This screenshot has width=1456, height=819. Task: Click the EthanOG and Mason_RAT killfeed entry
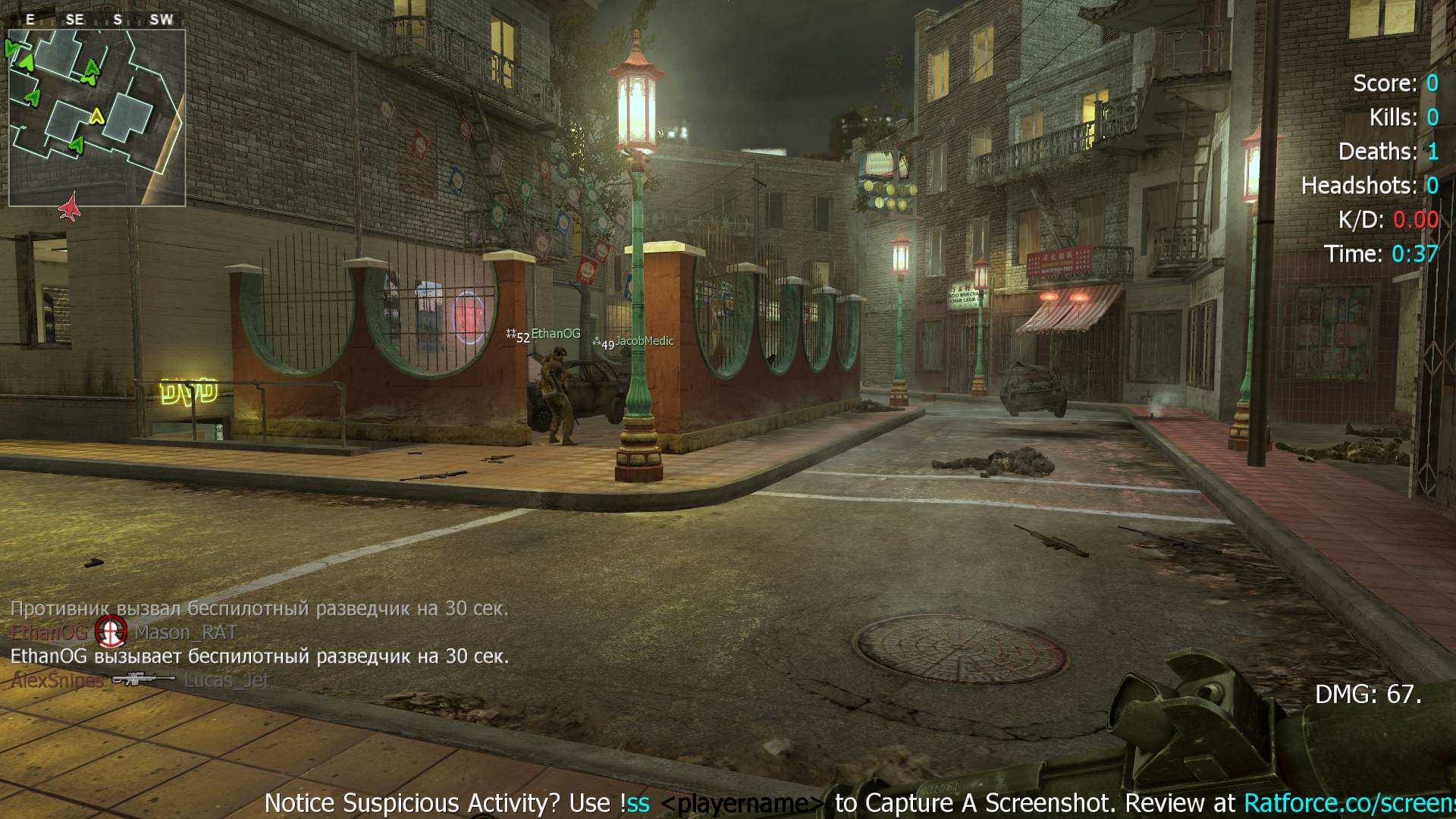pos(124,632)
